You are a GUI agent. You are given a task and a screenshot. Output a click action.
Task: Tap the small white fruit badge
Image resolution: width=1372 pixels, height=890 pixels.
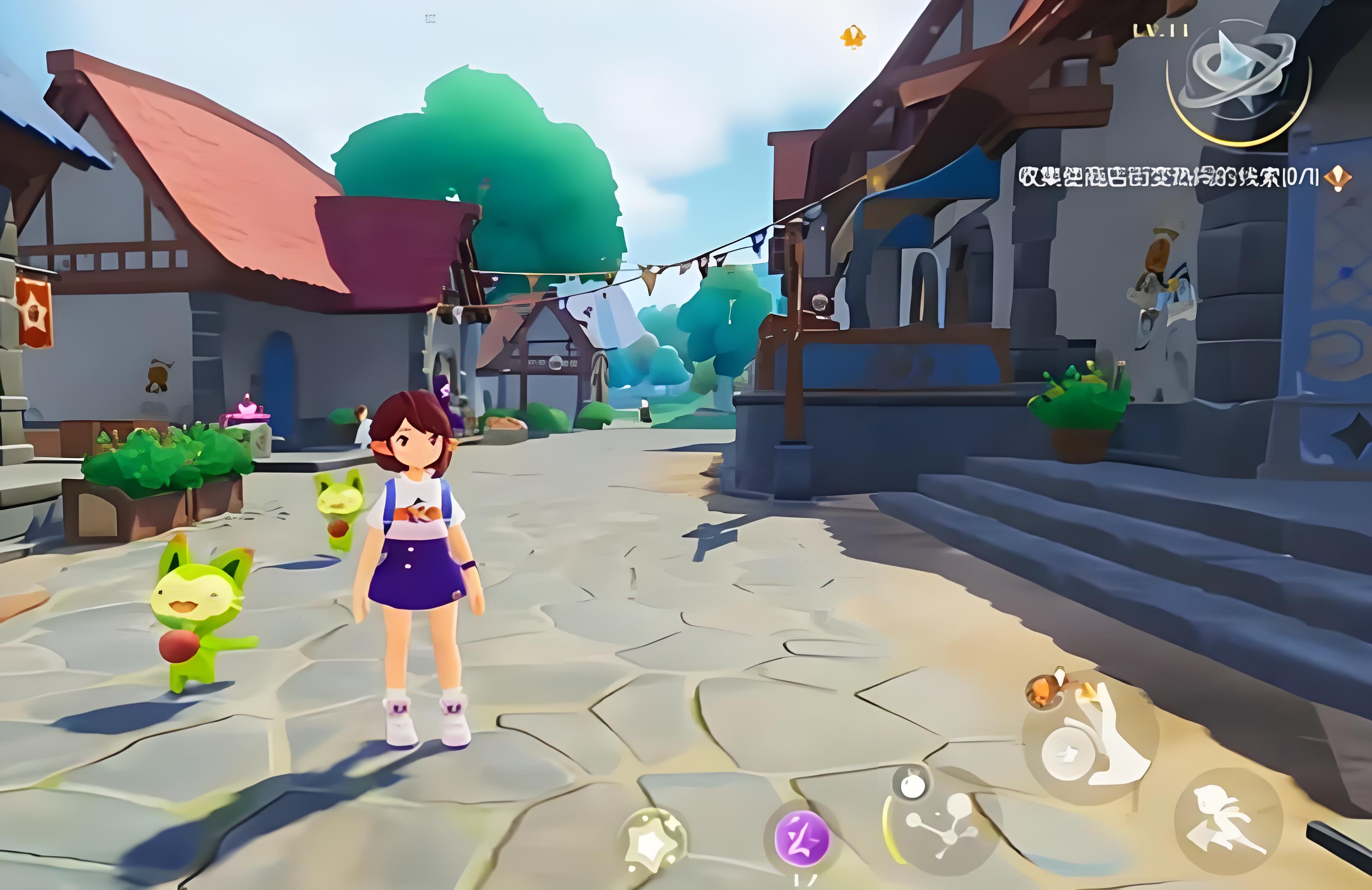coord(912,785)
